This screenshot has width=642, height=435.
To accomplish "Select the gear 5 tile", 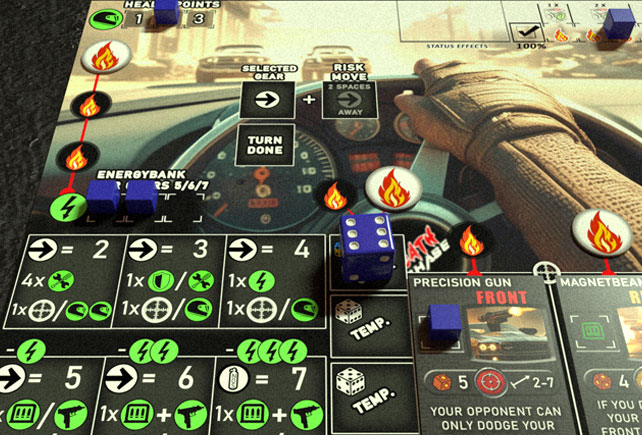I will 50,395.
